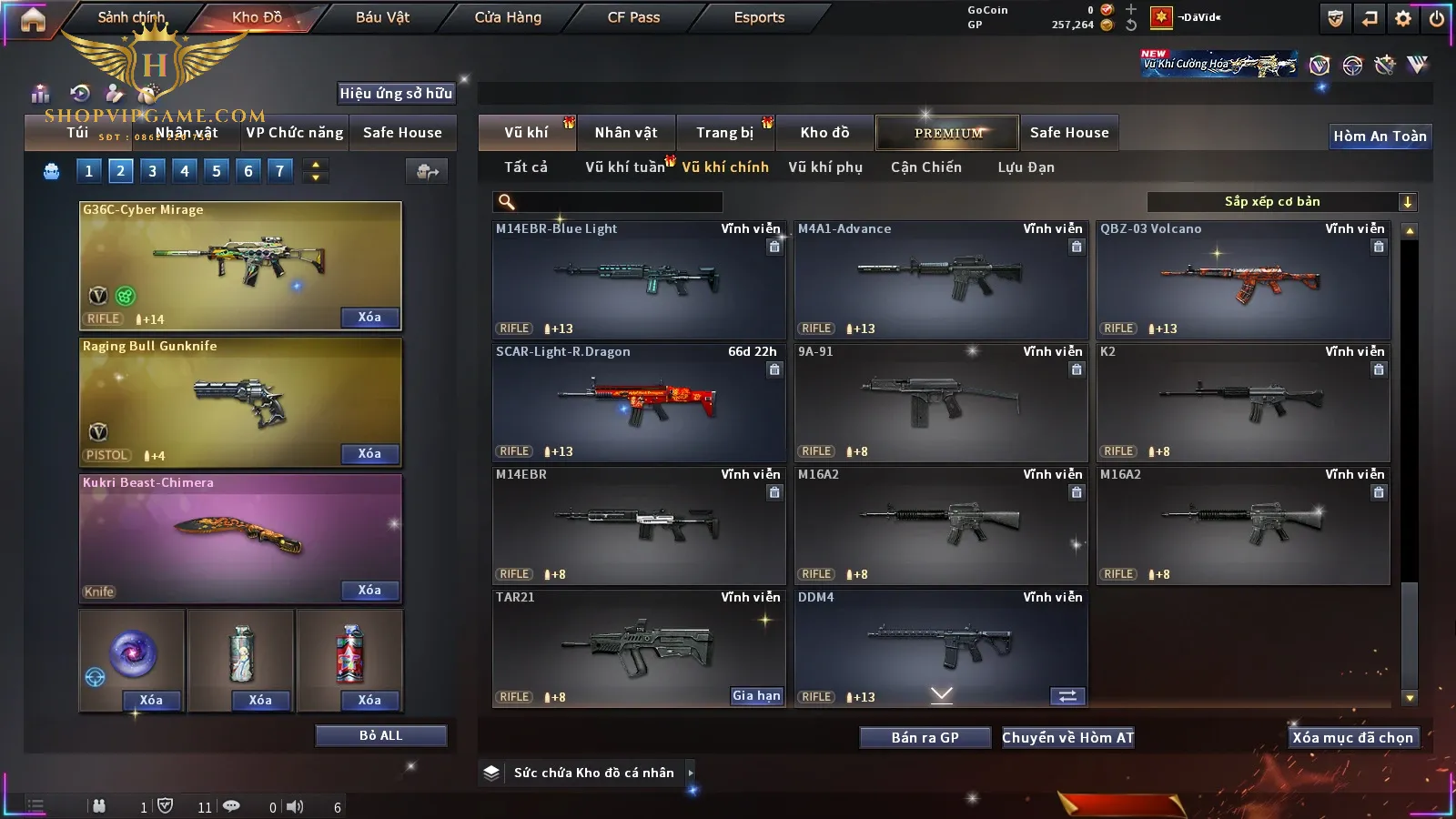Open the Cửa Hàng shop menu
Screen dimensions: 1456x819
pos(508,17)
